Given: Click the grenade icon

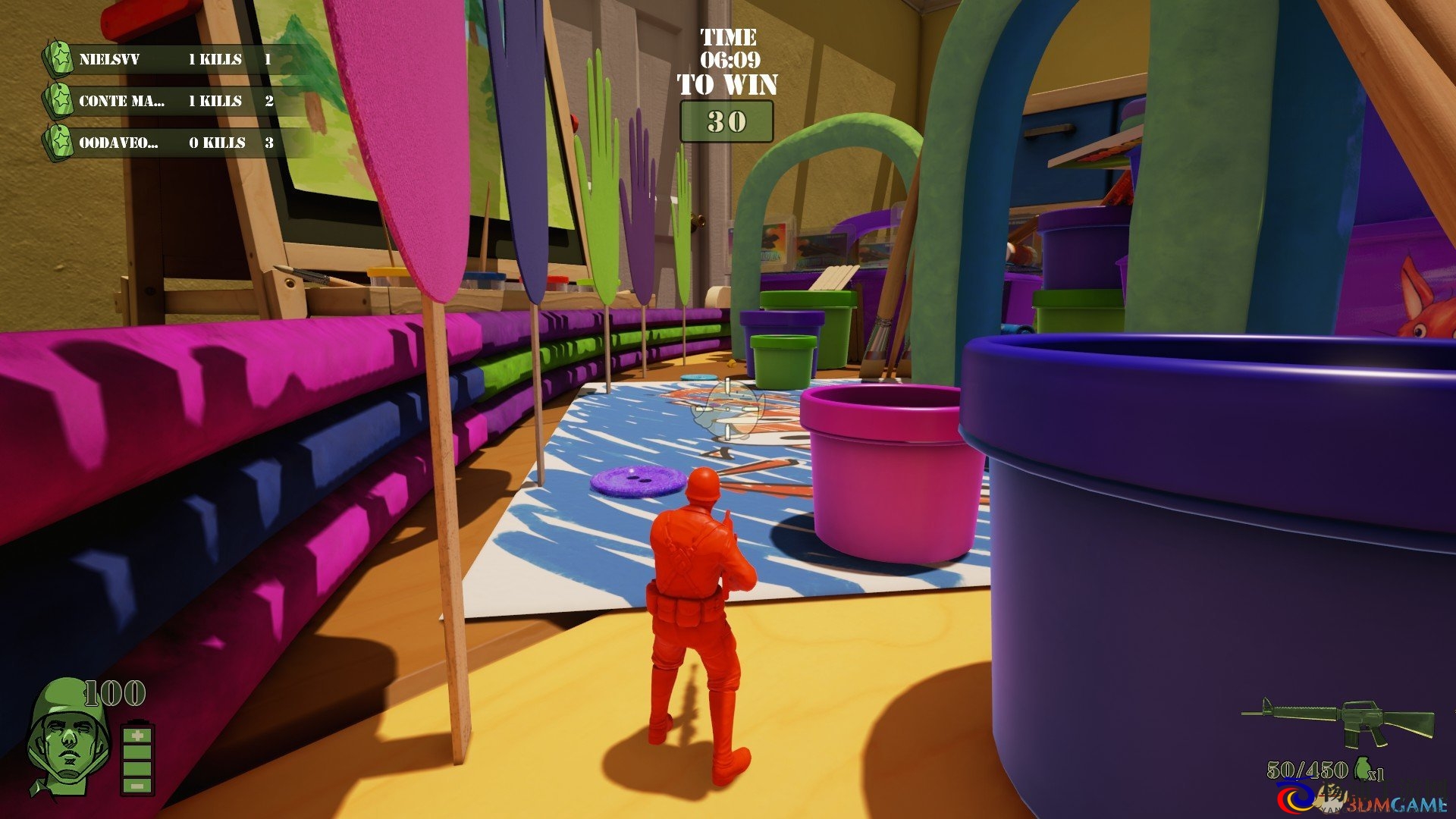Looking at the screenshot, I should 1363,770.
